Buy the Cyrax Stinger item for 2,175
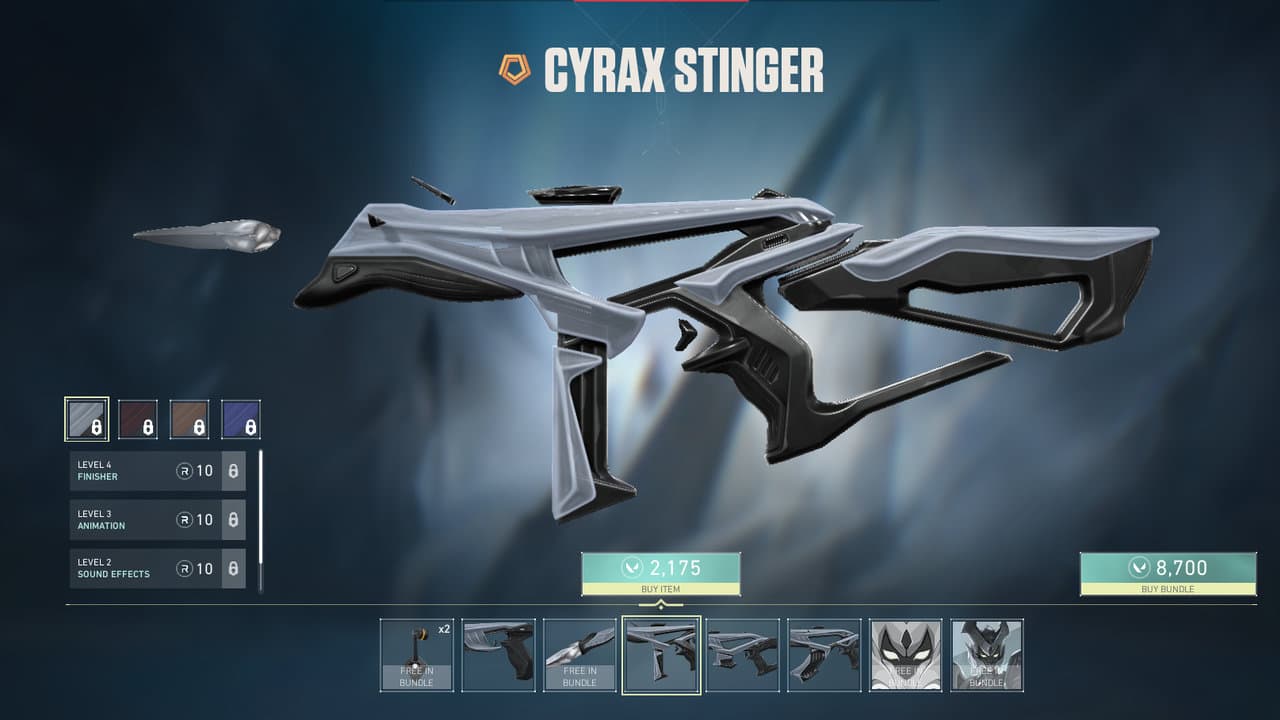1280x720 pixels. 660,573
